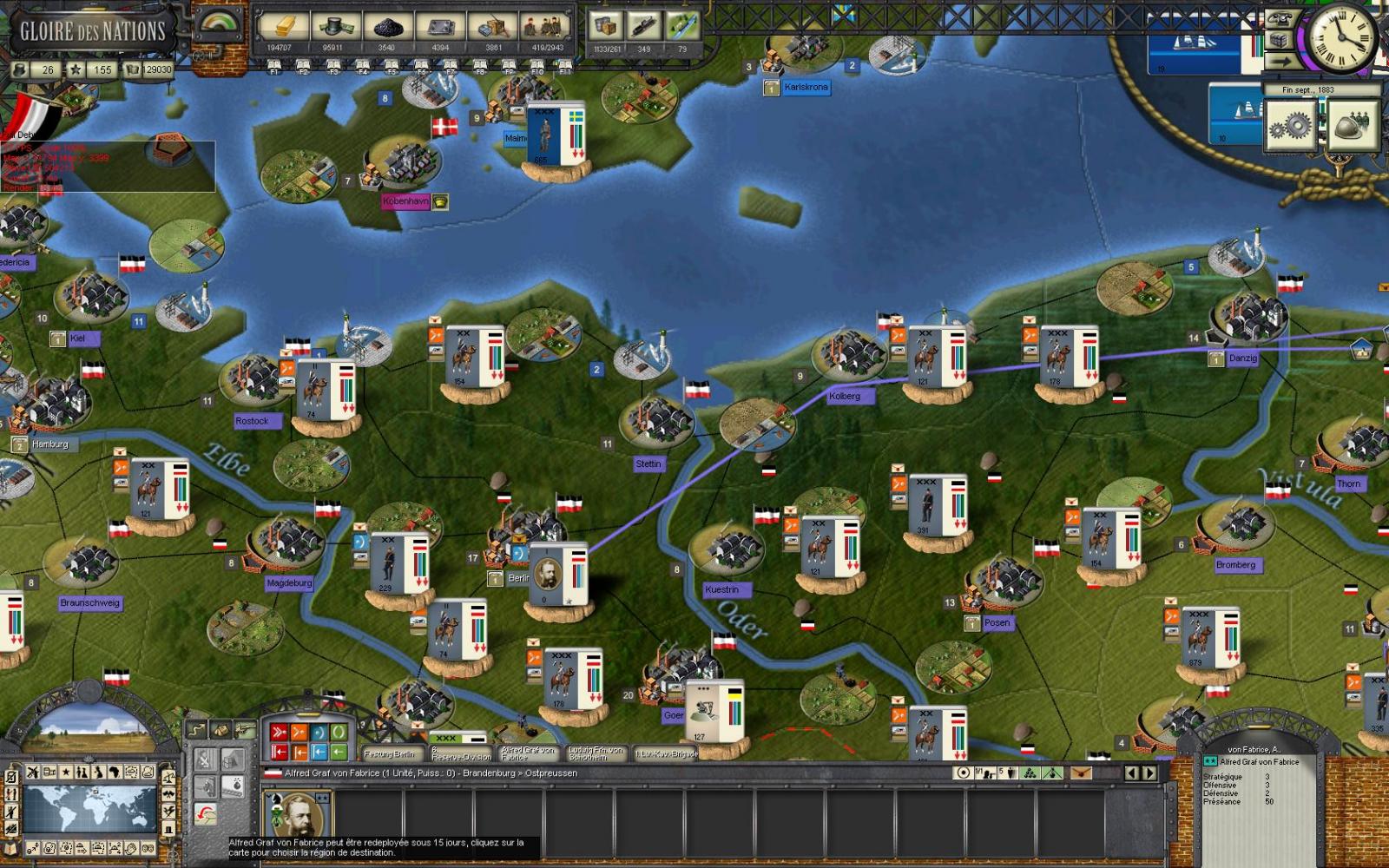The height and width of the screenshot is (868, 1389).
Task: Click the British Isles map icon near minimap
Action: (99, 773)
